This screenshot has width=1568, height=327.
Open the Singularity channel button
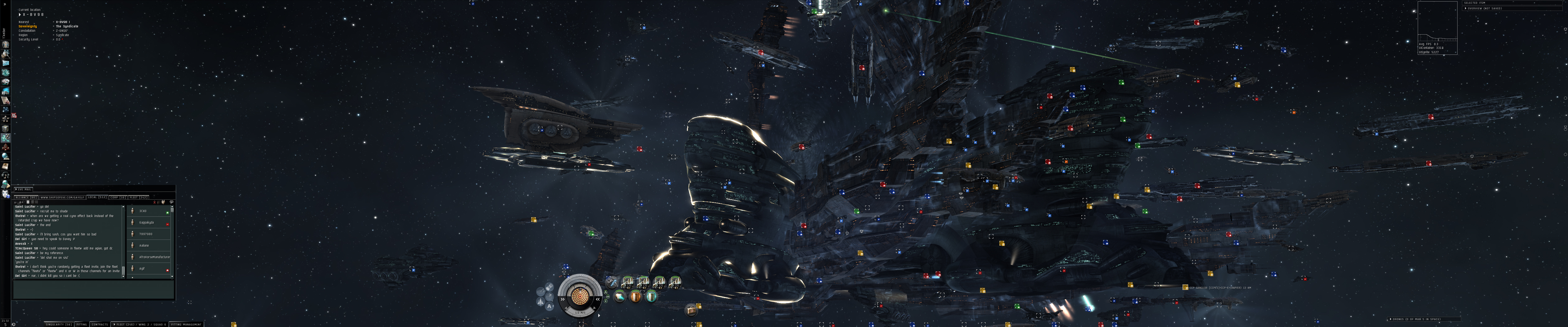(x=58, y=325)
